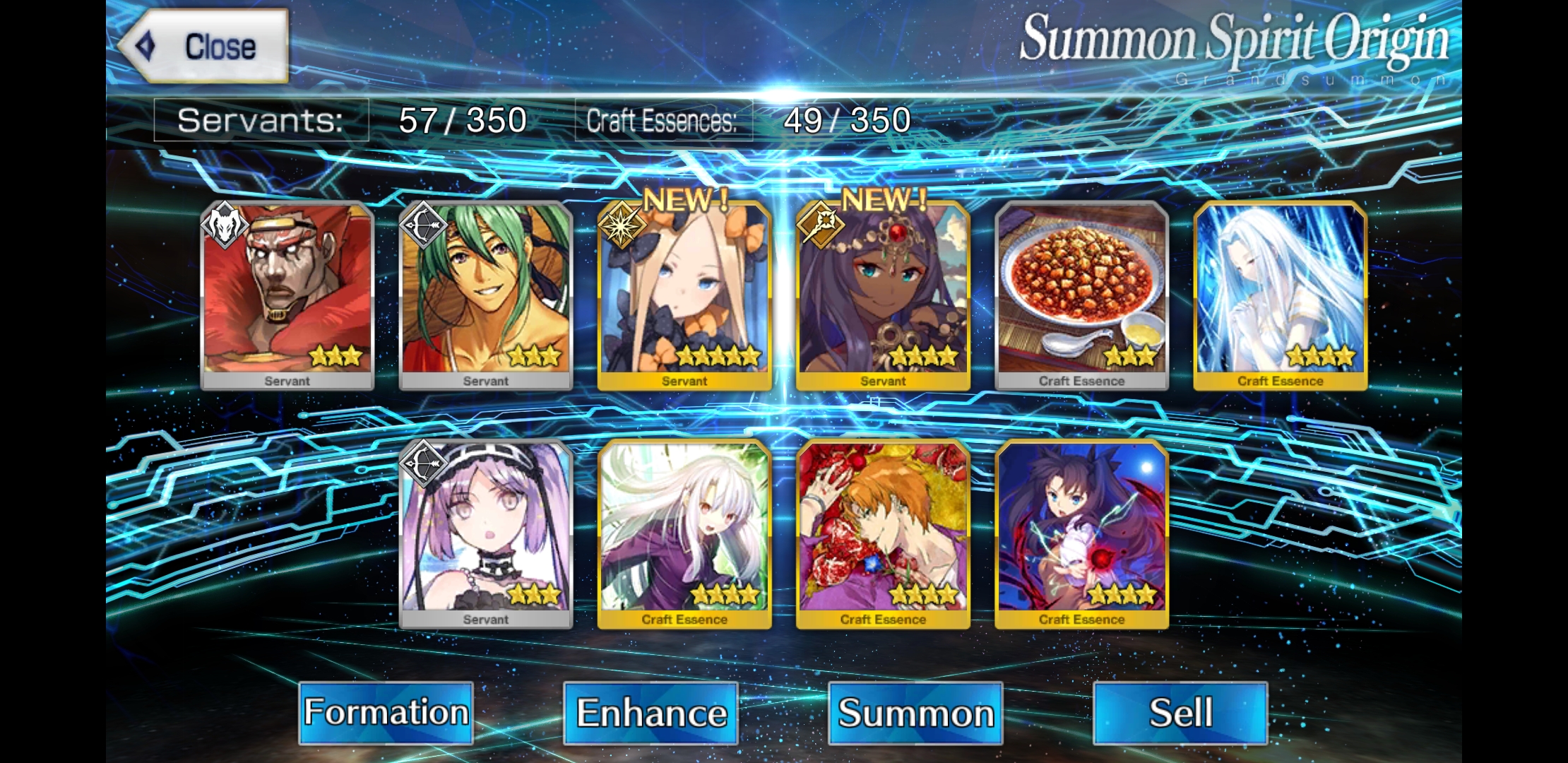This screenshot has height=763, width=1568.
Task: Select the Berserker class icon on the red servant card
Action: click(x=225, y=225)
